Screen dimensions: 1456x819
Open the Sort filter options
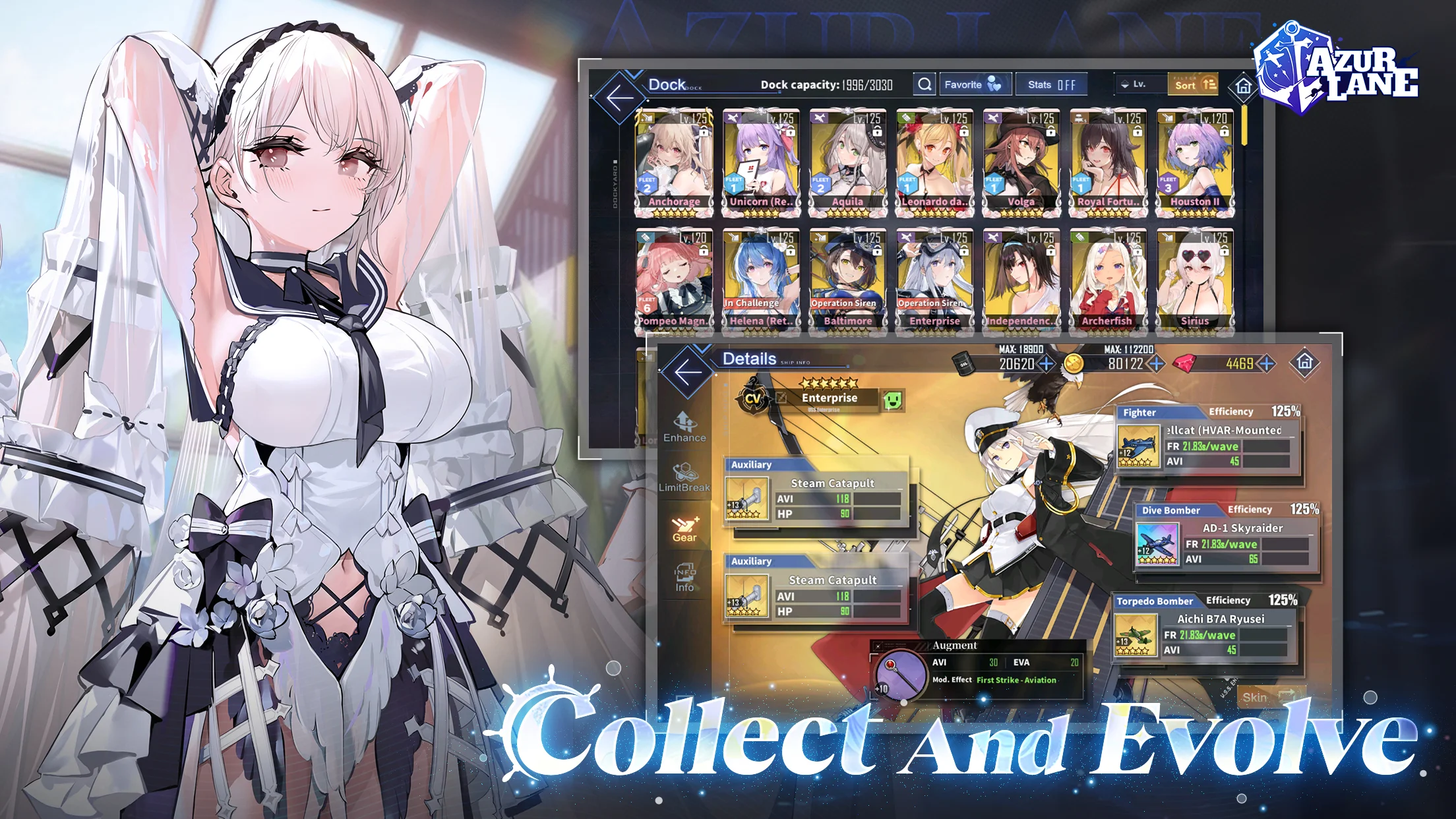1191,85
